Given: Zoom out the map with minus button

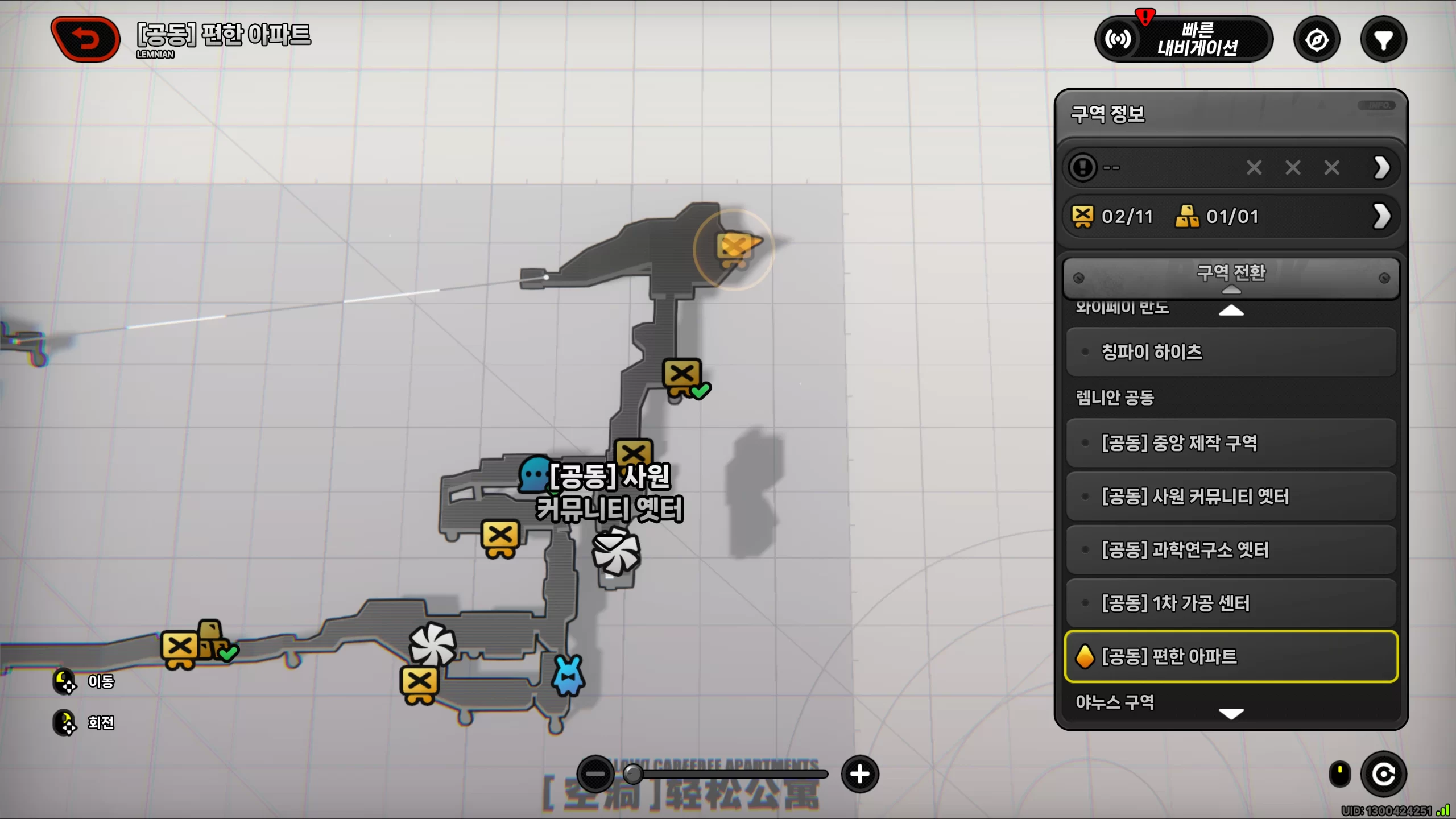Looking at the screenshot, I should tap(595, 774).
